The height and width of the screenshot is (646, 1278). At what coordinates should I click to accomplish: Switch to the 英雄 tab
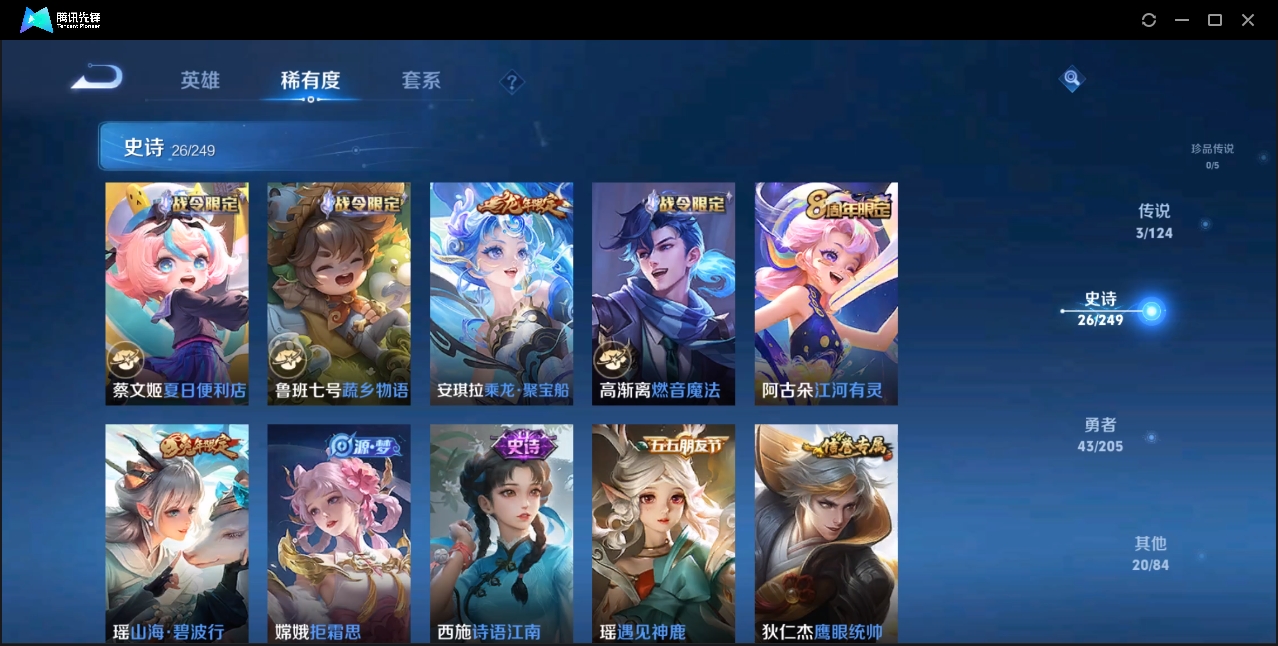(x=200, y=80)
